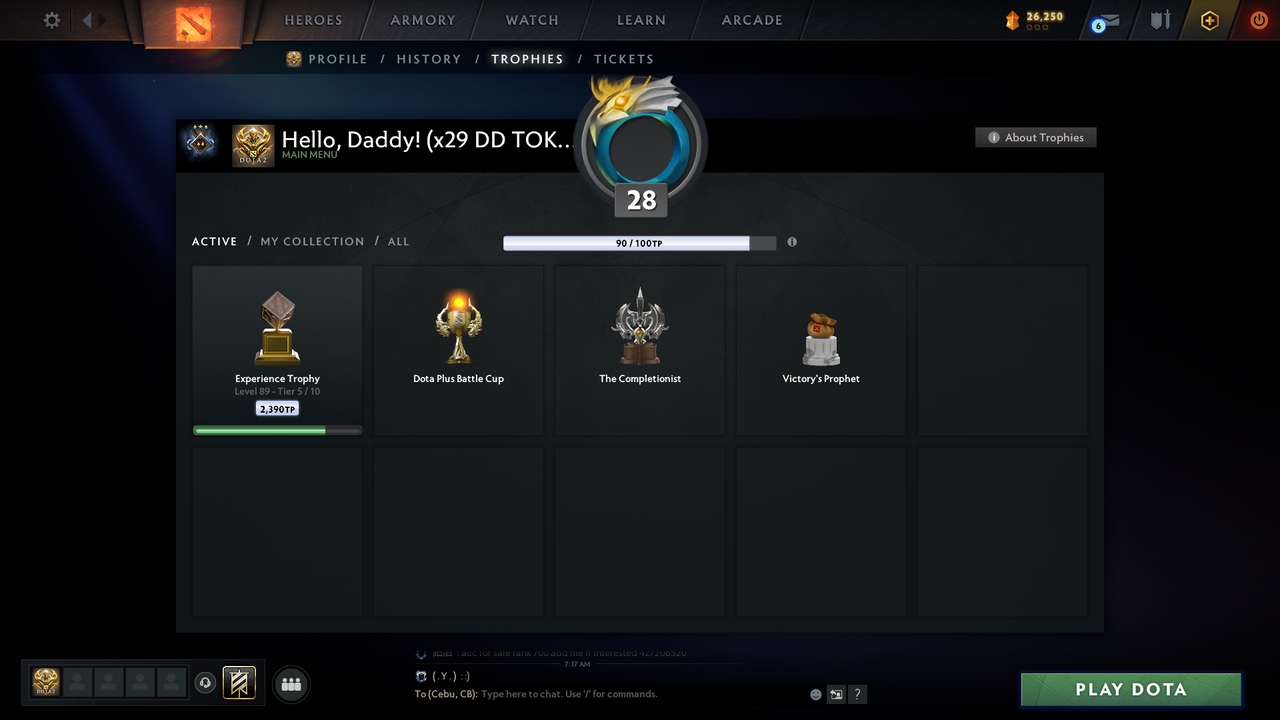The image size is (1280, 720).
Task: Click the orange power button to quit
Action: coord(1259,20)
